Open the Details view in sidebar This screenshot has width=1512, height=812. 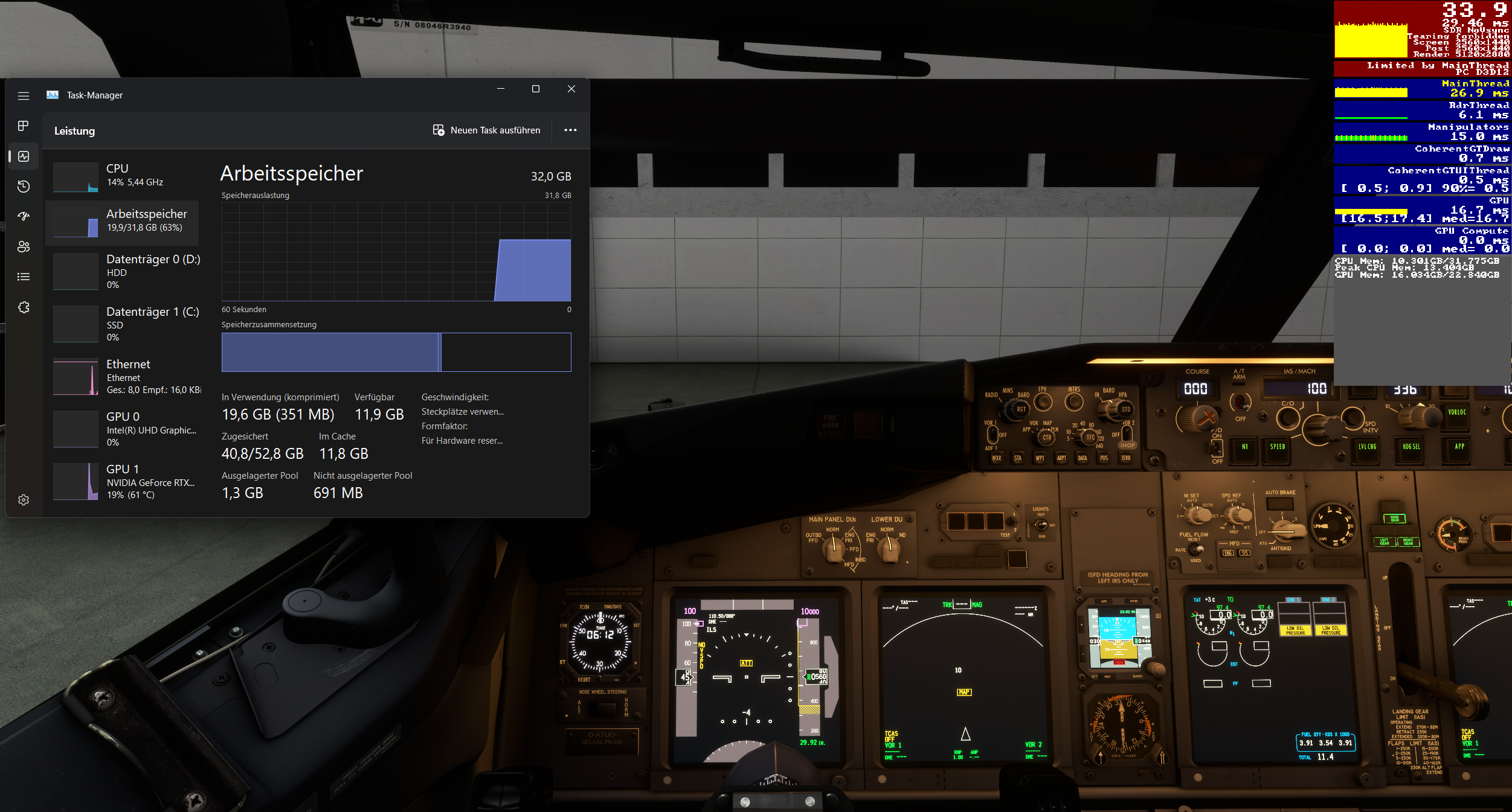tap(24, 277)
